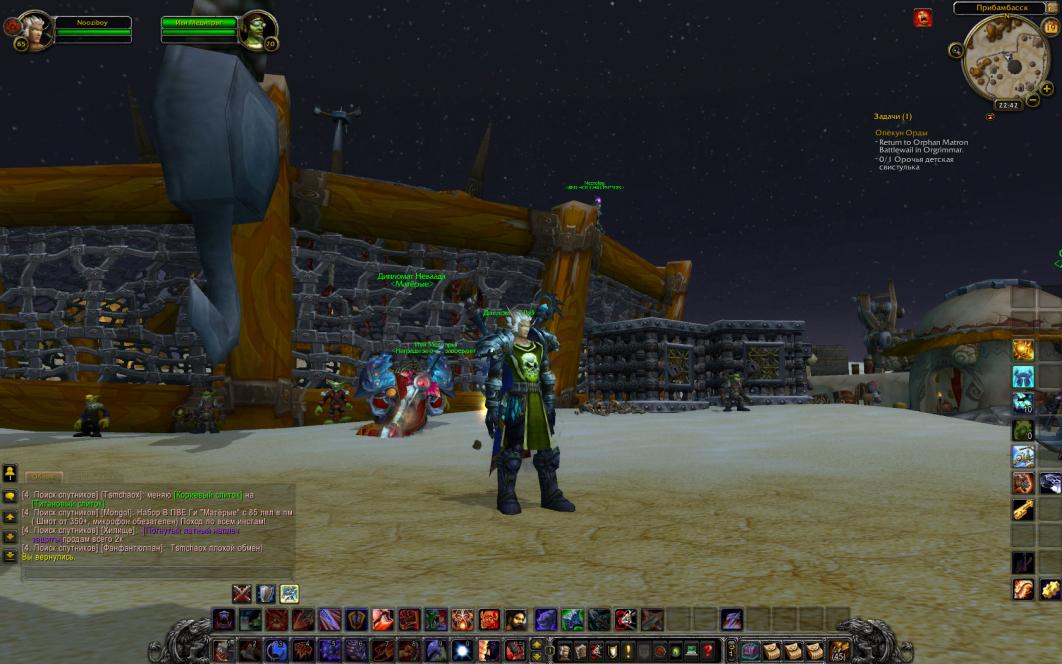Toggle the minimap tracking magnifier button
Image resolution: width=1062 pixels, height=664 pixels.
pos(956,50)
